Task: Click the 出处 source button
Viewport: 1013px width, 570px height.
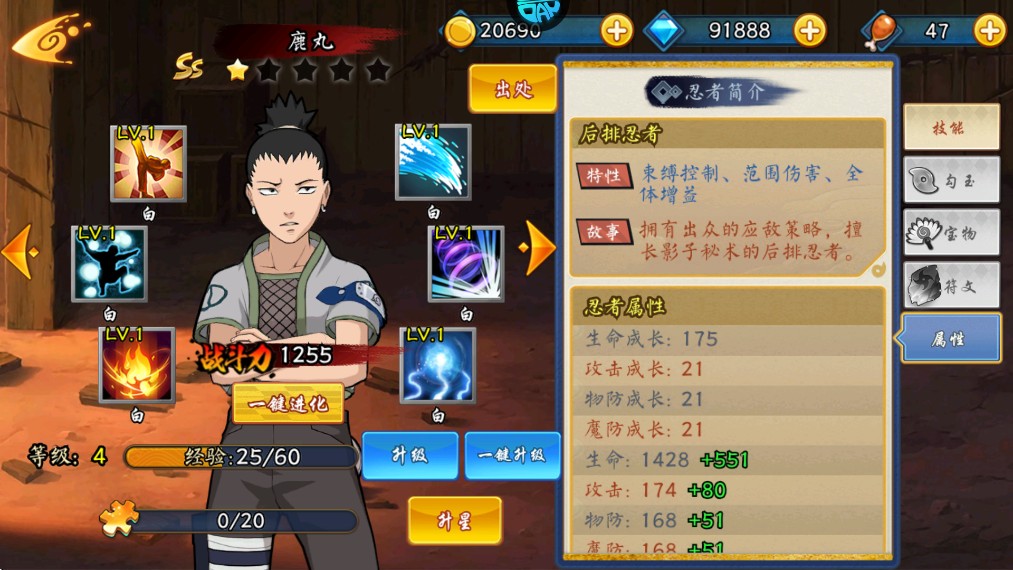Action: 512,89
